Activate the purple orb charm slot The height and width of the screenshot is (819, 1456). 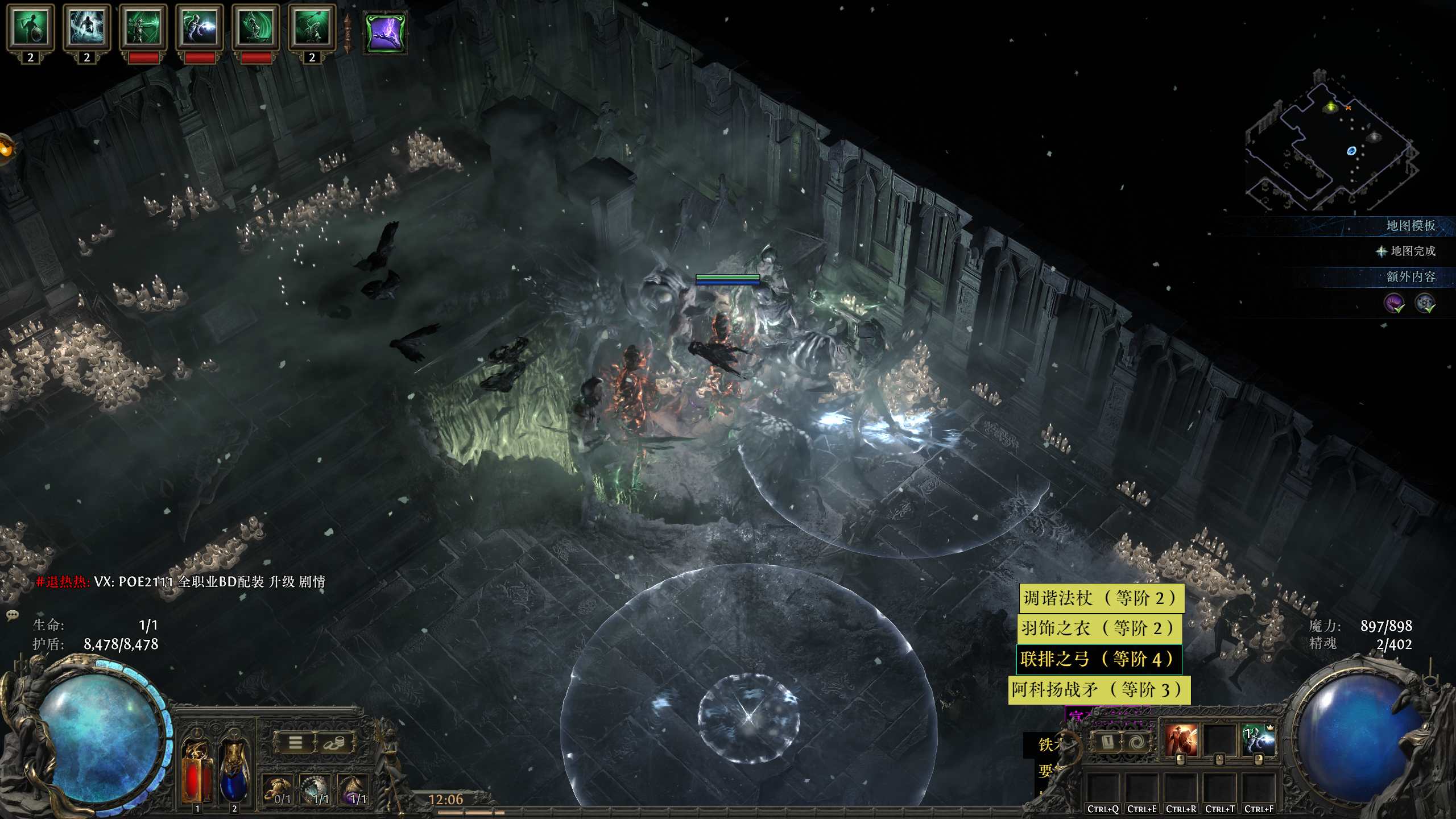(354, 791)
